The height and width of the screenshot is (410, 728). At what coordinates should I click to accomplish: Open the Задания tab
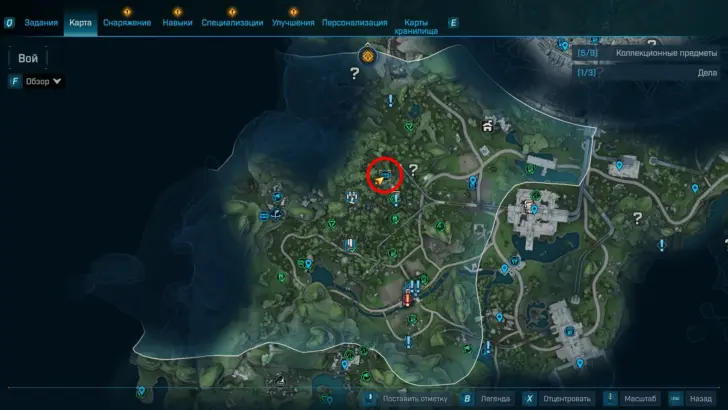(41, 21)
